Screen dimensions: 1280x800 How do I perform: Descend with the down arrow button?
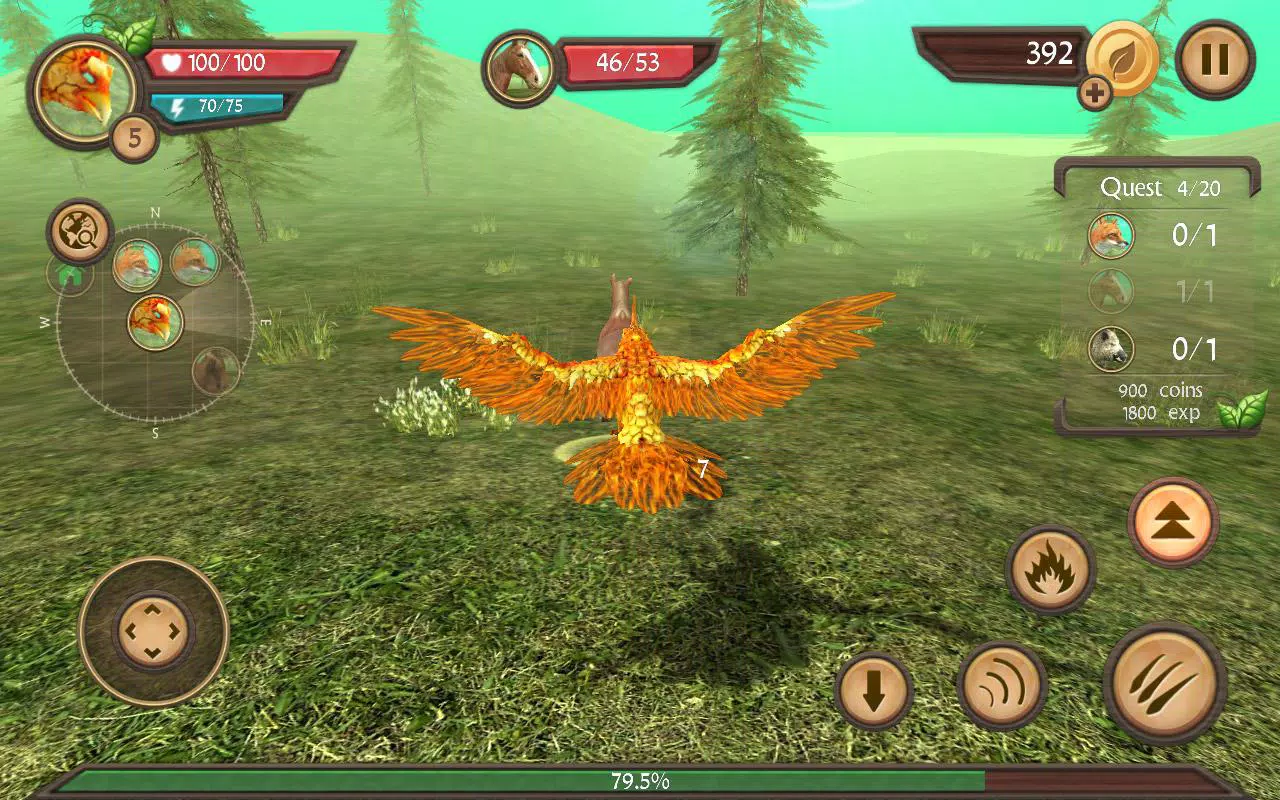point(877,690)
